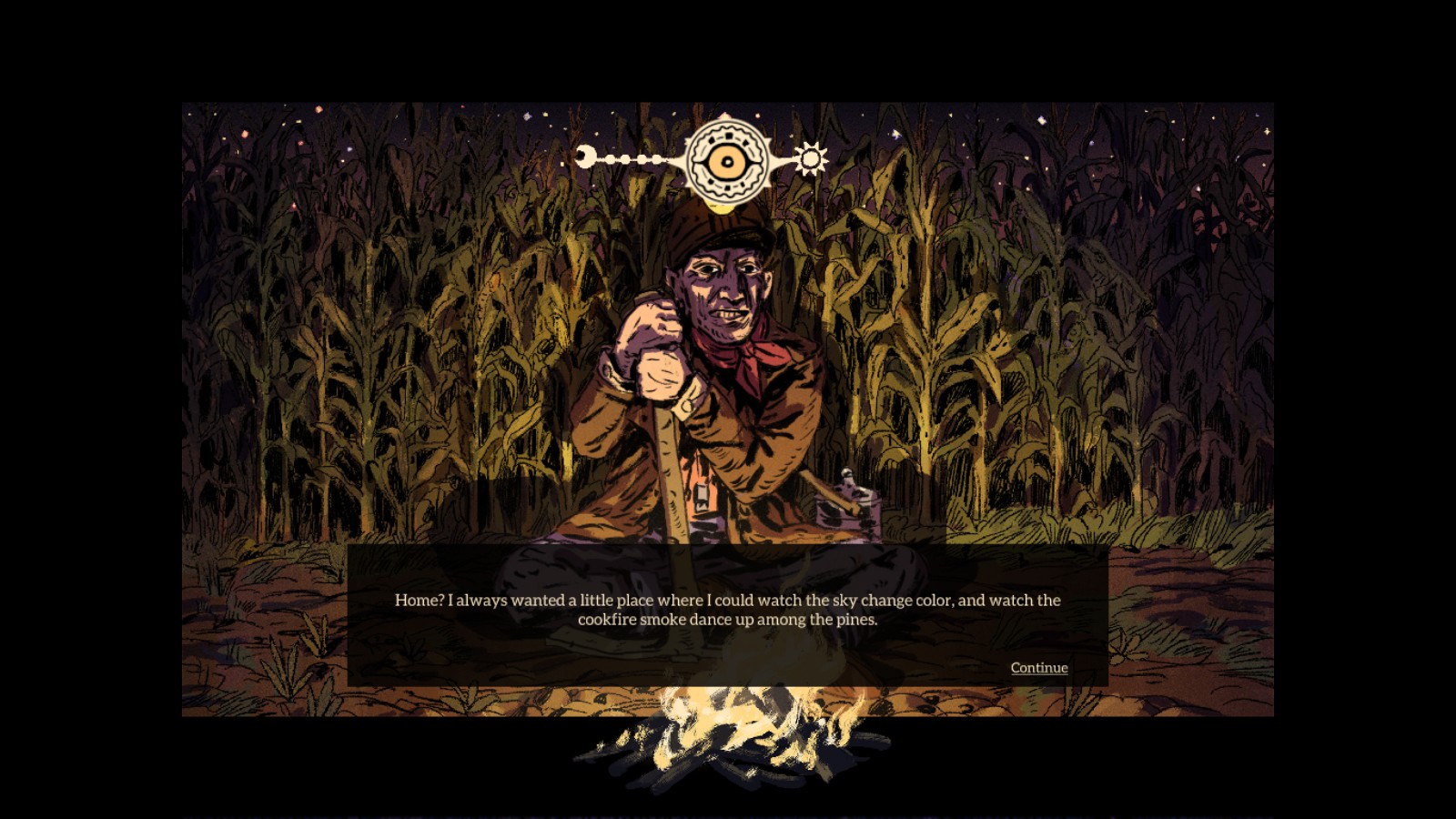Continue the campfire dialogue

(1038, 667)
